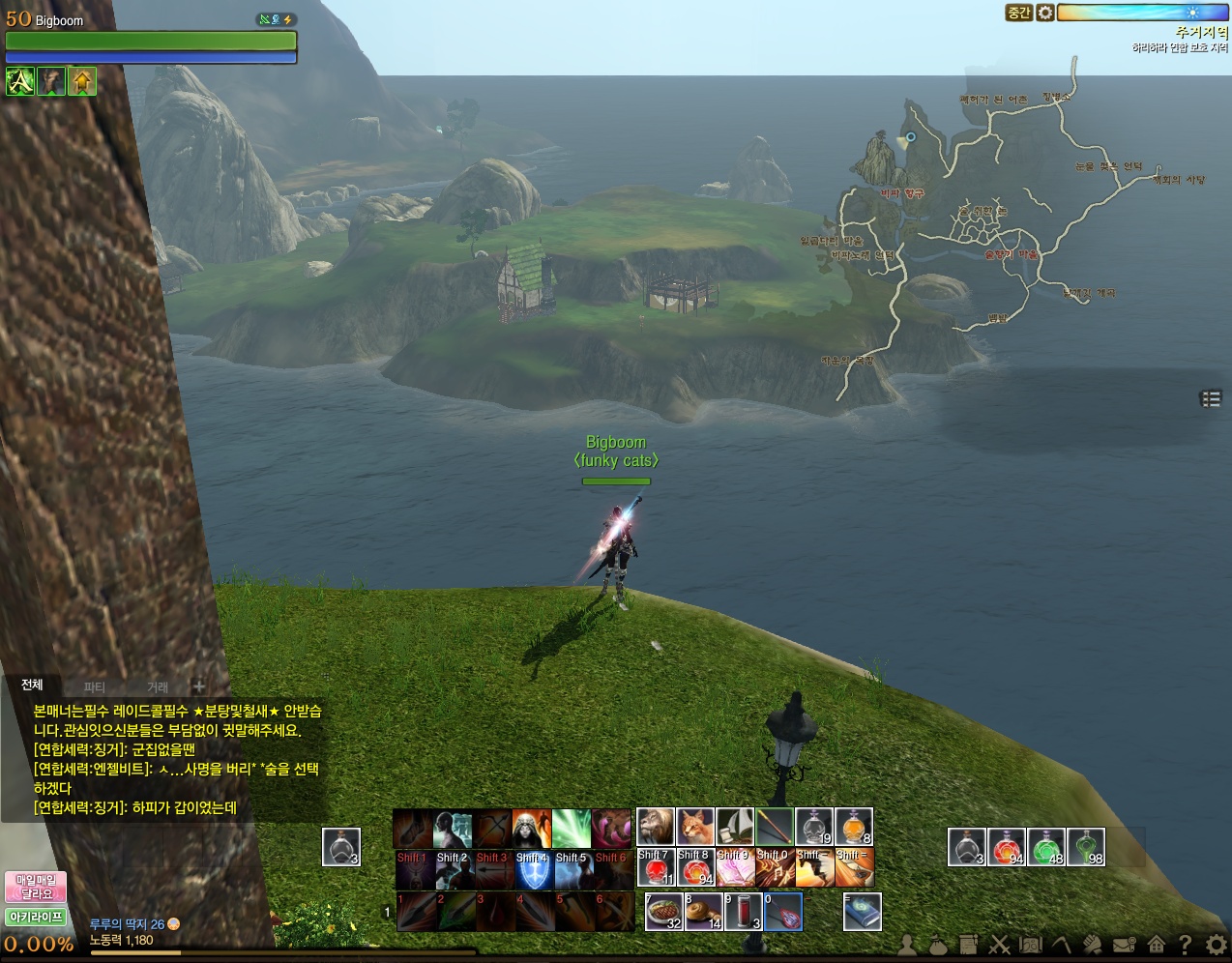
Task: Click the 매일매일 달라요 event button
Action: (36, 887)
